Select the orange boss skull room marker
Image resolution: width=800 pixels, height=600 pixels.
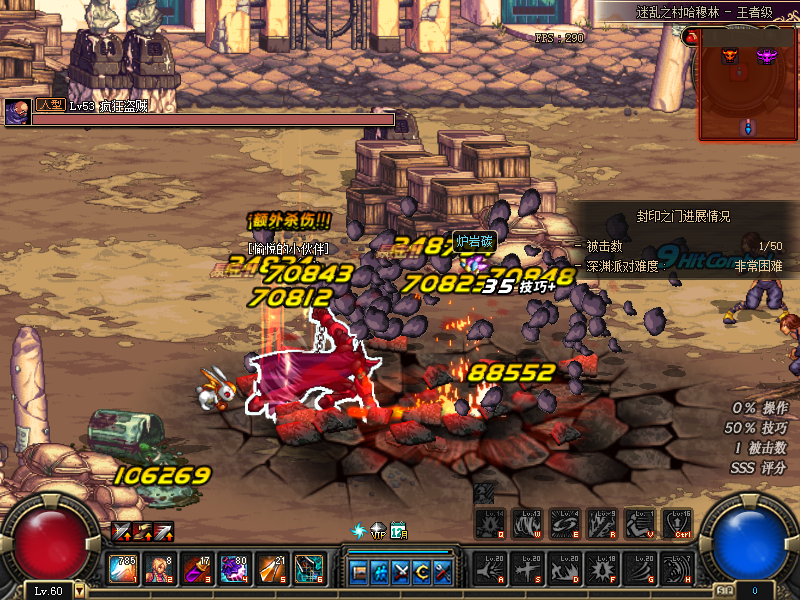[730, 57]
